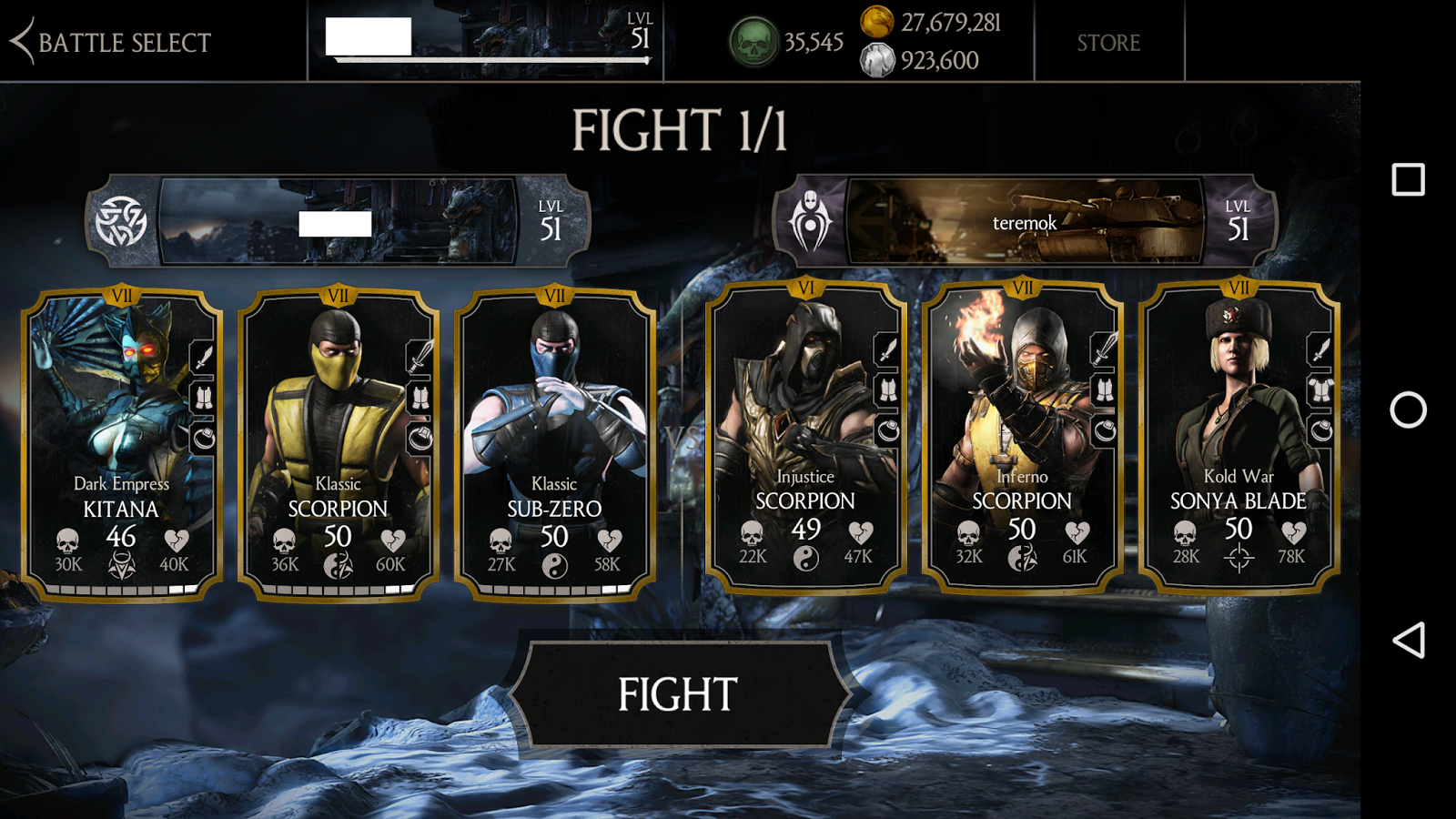Open the STORE

click(x=1110, y=42)
